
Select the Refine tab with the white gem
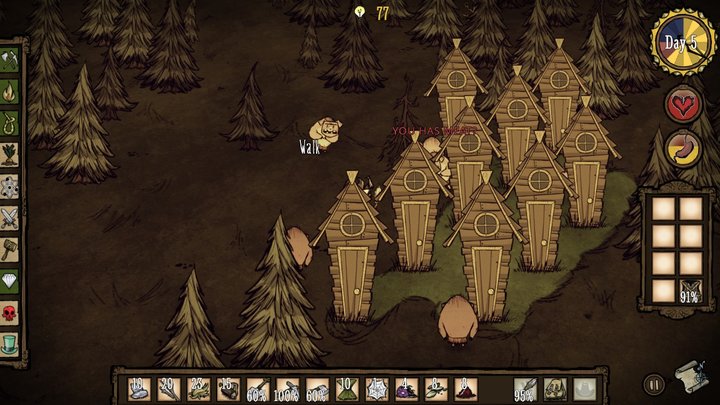(x=10, y=280)
